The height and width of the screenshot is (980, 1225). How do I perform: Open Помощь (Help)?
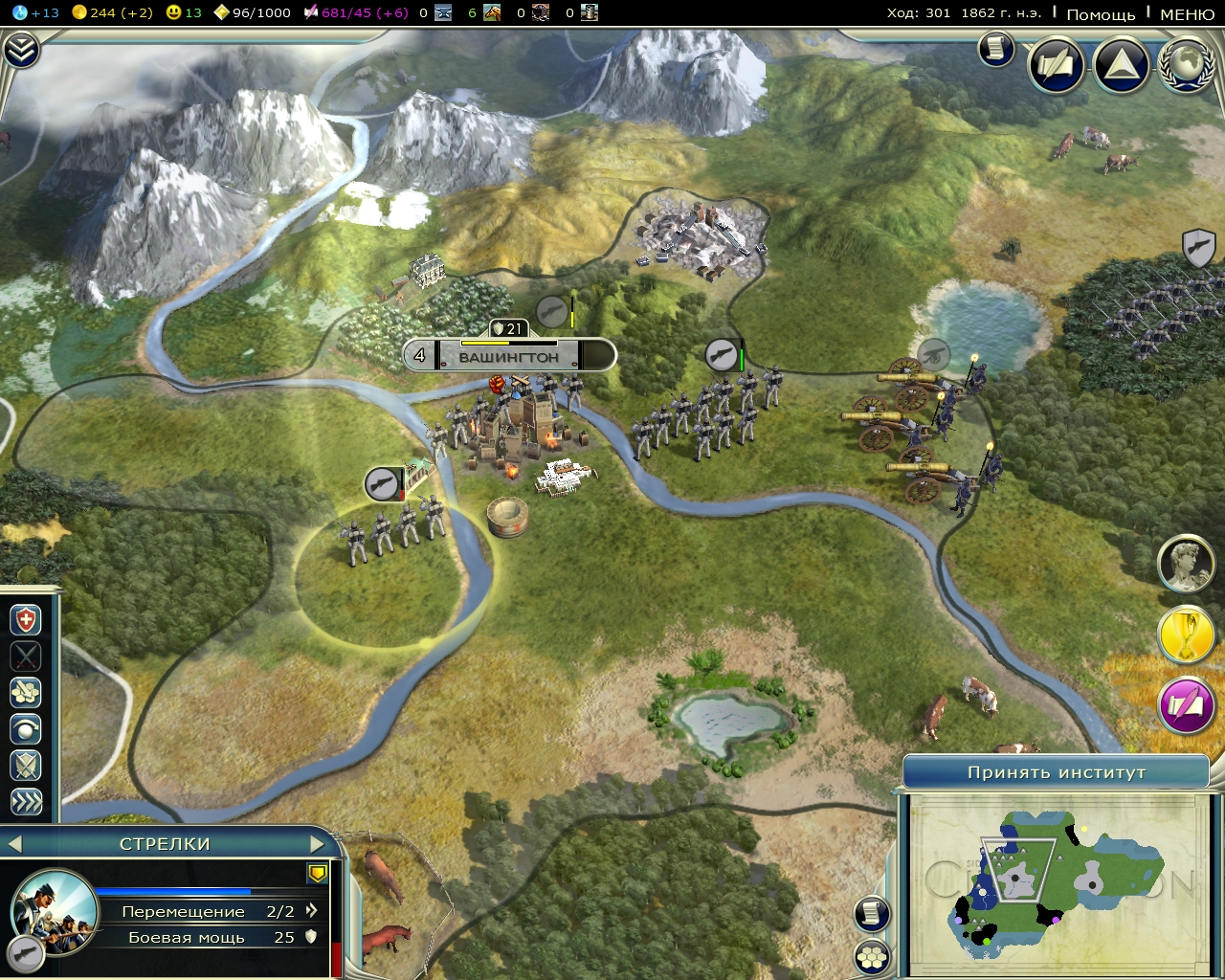click(1101, 13)
